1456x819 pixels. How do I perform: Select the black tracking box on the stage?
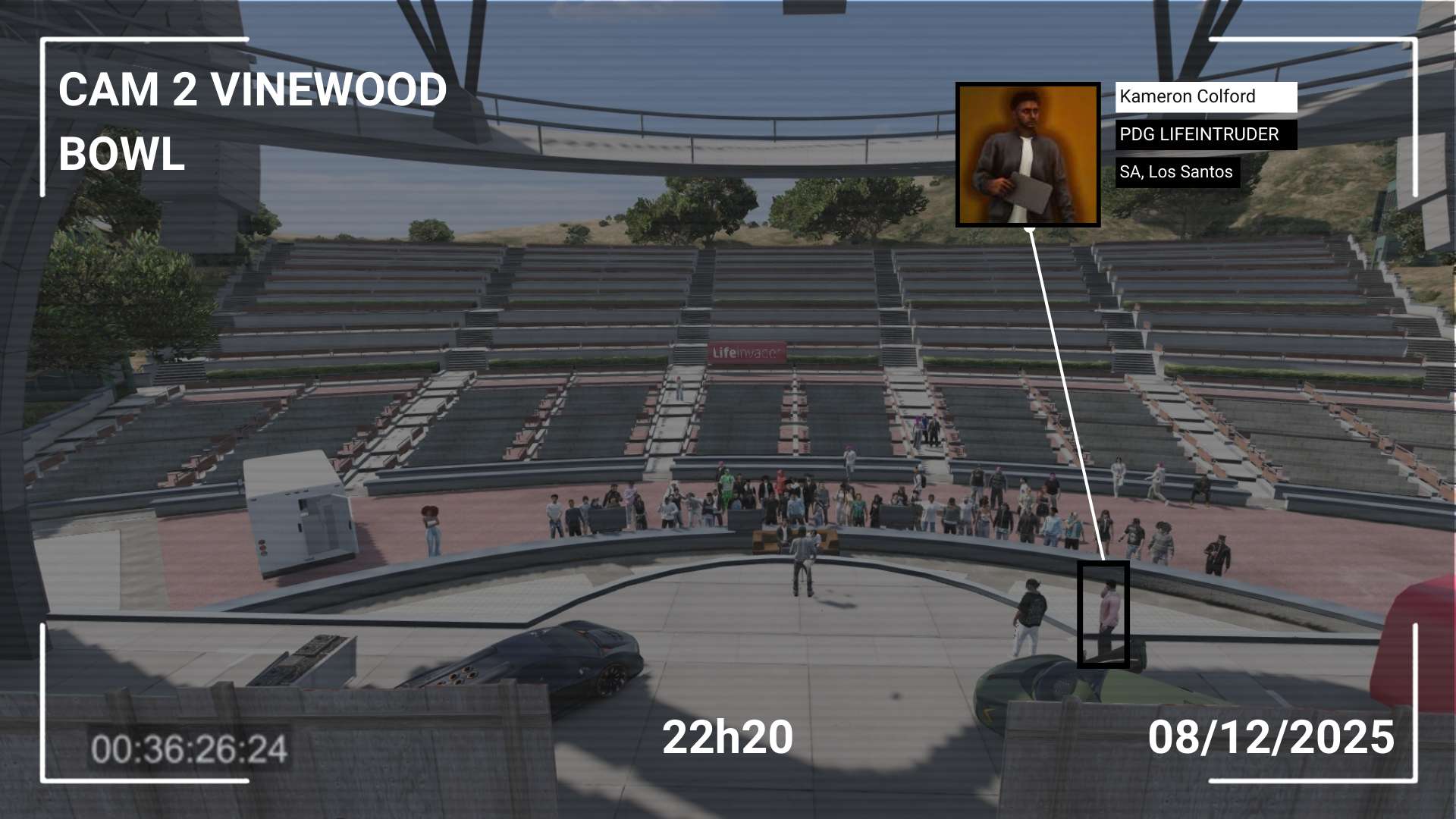point(1103,614)
